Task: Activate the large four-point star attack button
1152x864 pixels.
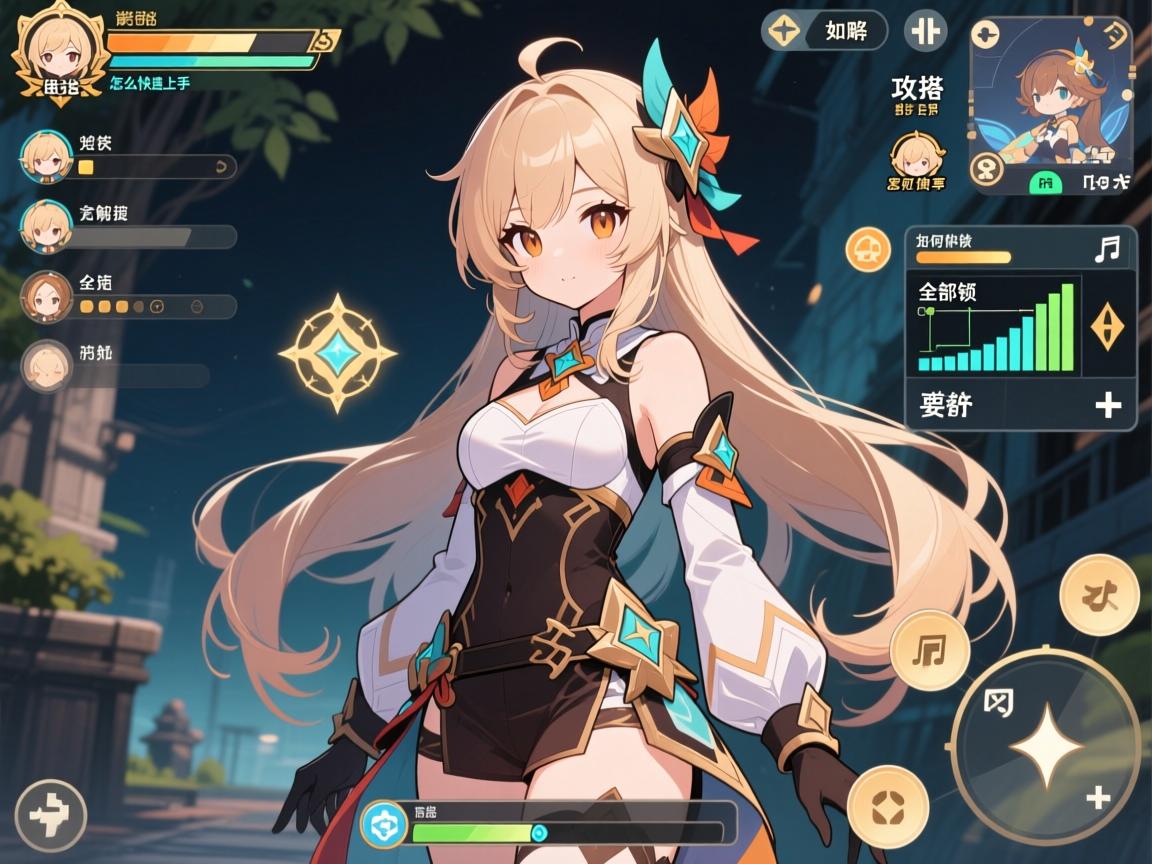Action: [1045, 745]
